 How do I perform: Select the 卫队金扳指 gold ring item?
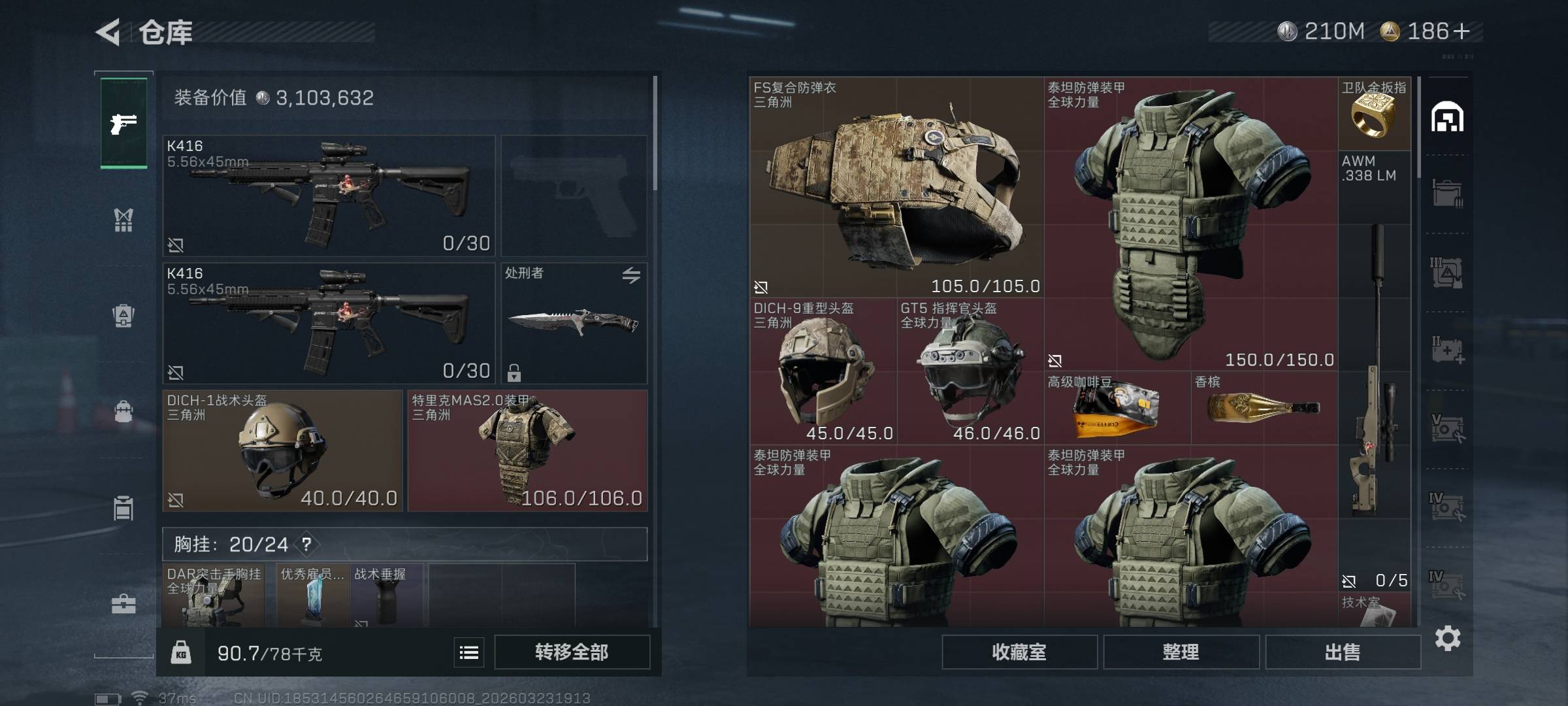[x=1374, y=114]
